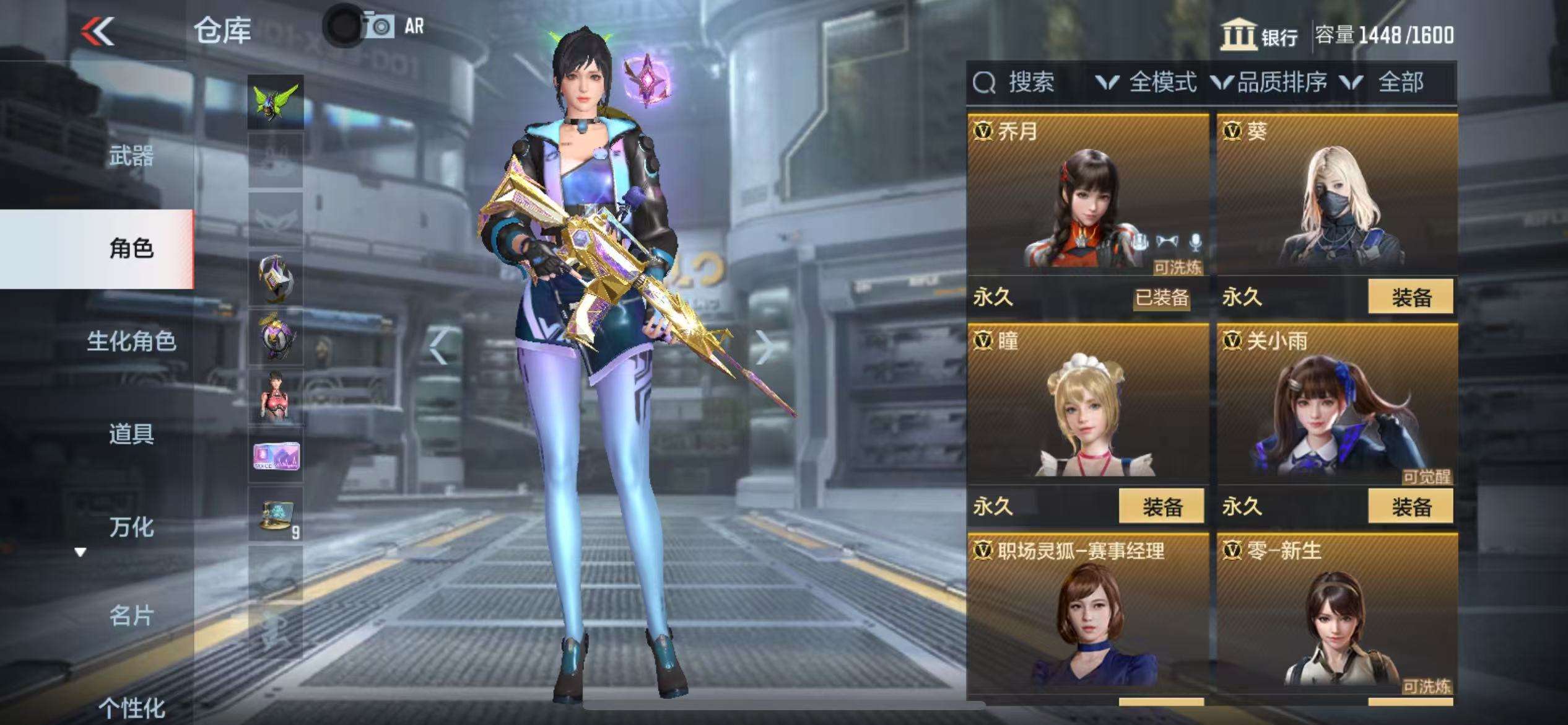Switch to the 武器 weapons tab

[x=131, y=156]
